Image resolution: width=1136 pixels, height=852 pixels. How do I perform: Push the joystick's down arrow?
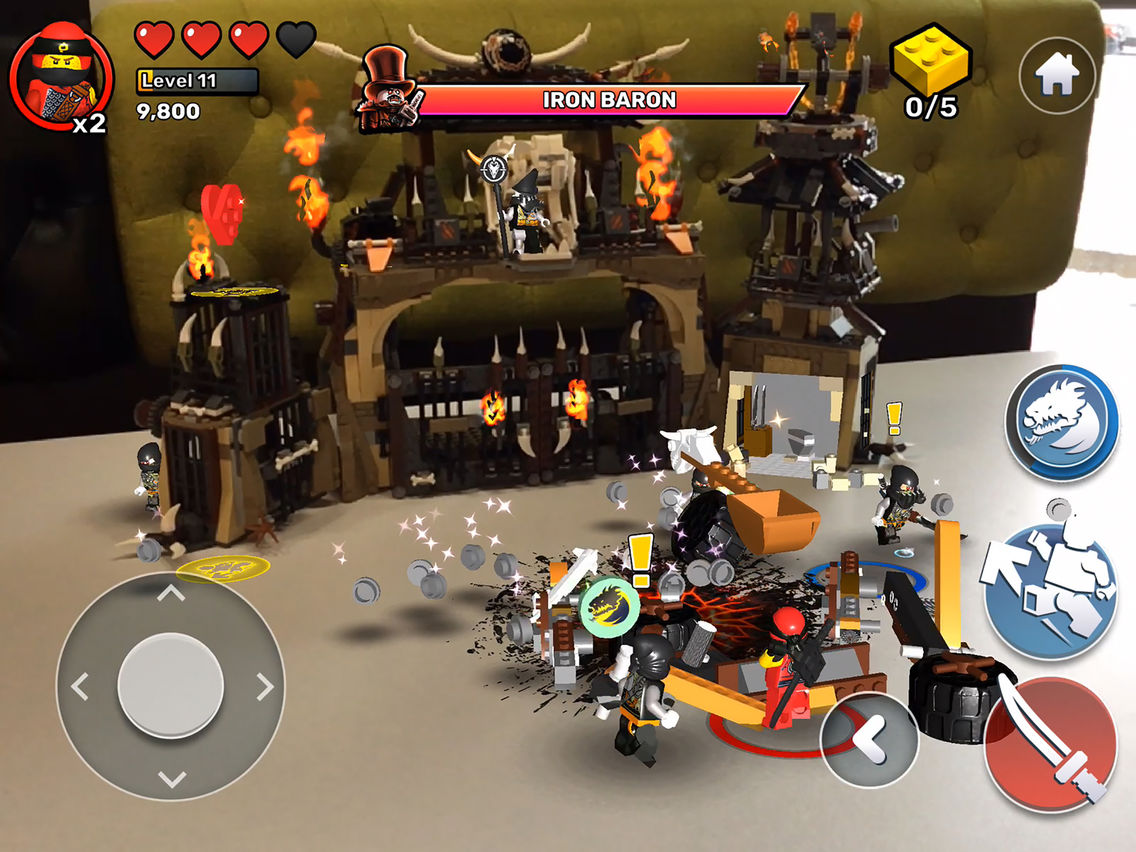[171, 778]
